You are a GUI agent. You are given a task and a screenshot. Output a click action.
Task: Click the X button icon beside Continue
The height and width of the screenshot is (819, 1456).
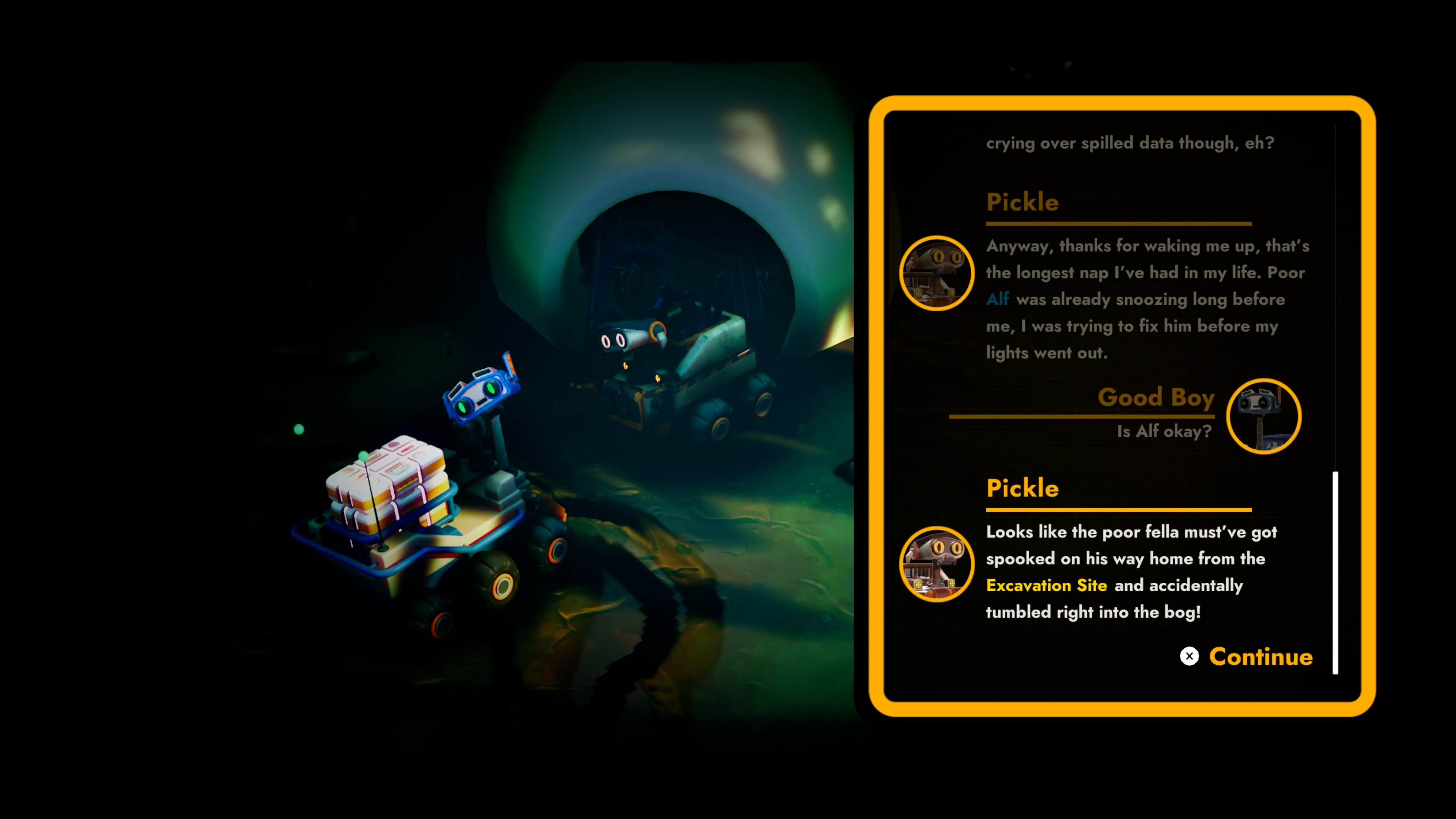click(x=1190, y=656)
